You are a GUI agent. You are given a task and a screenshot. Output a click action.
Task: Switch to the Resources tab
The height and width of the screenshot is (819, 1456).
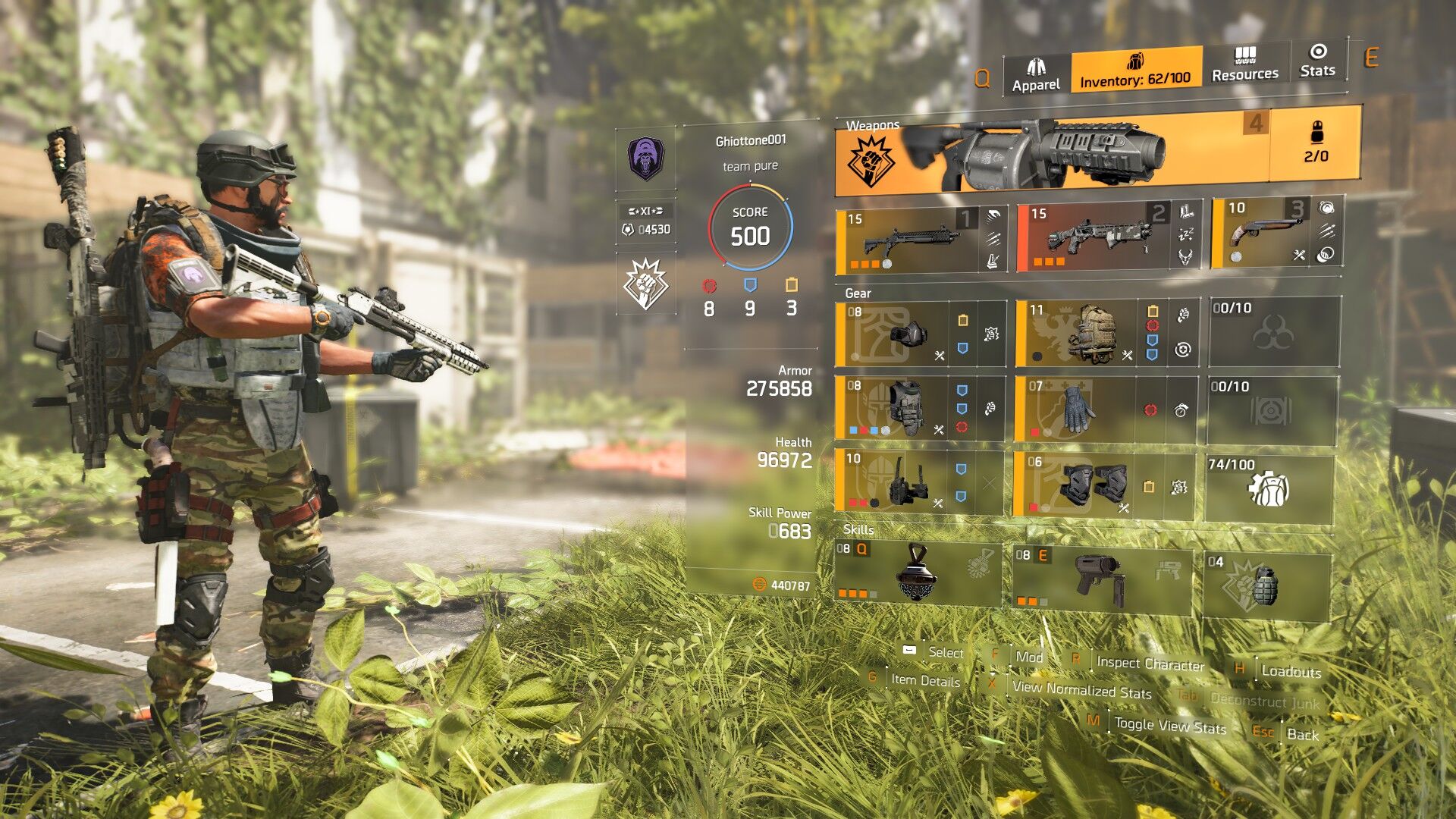[1244, 64]
